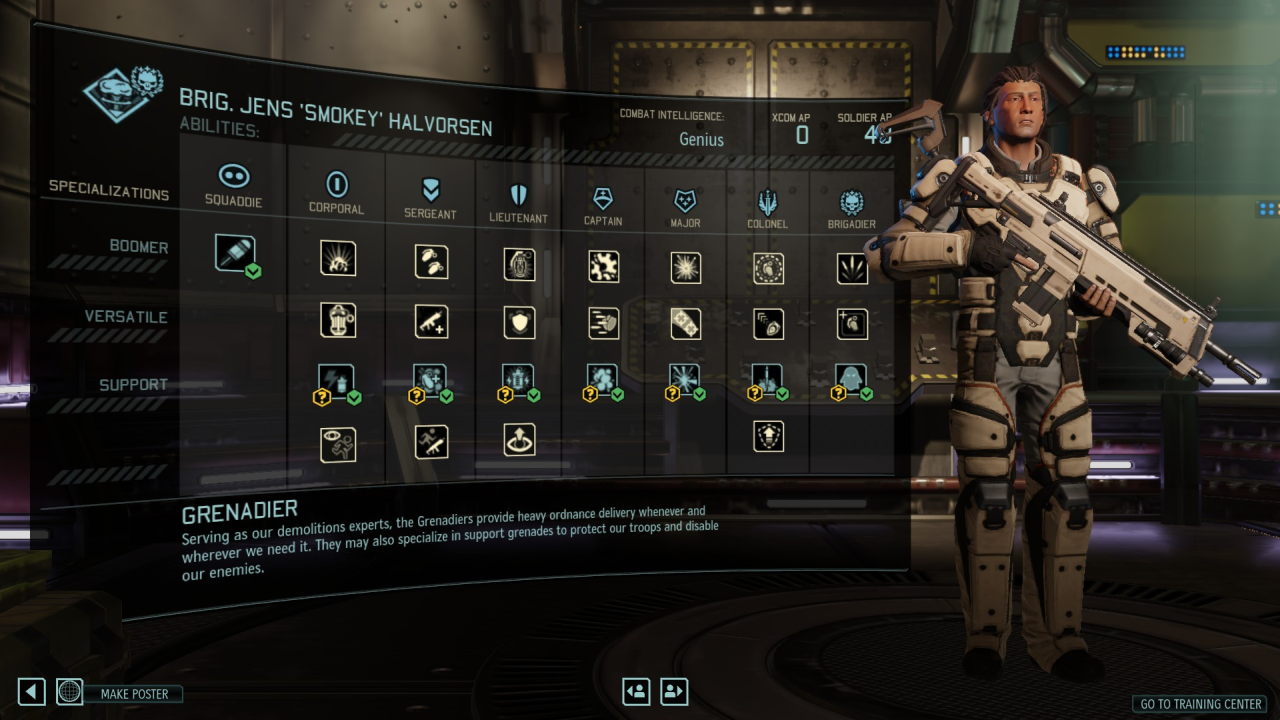Go back with the left arrow button
The image size is (1280, 720).
32,691
